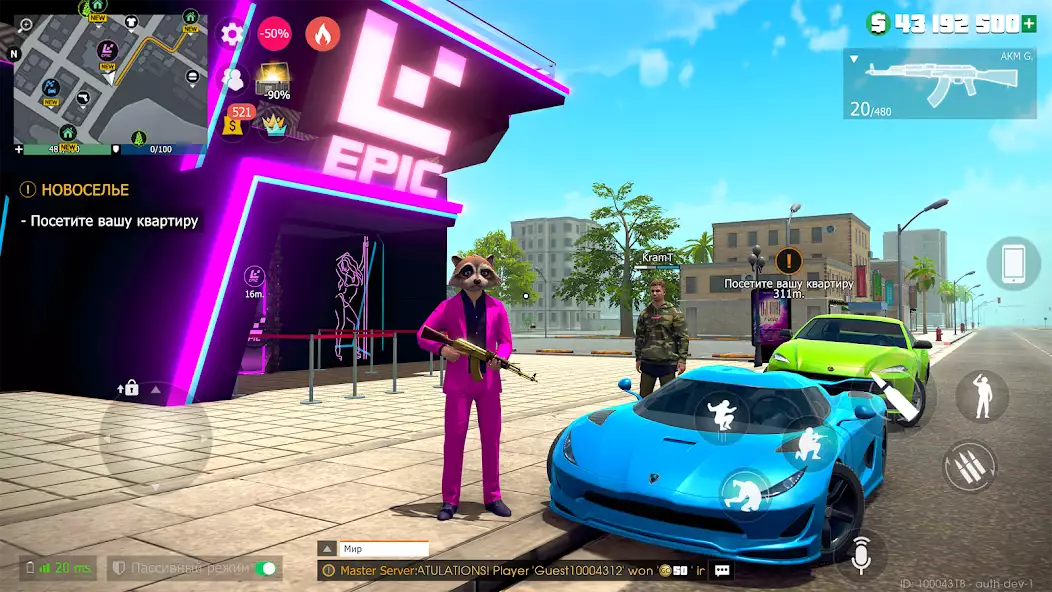Open the settings gear menu
Image resolution: width=1052 pixels, height=592 pixels.
click(x=232, y=34)
